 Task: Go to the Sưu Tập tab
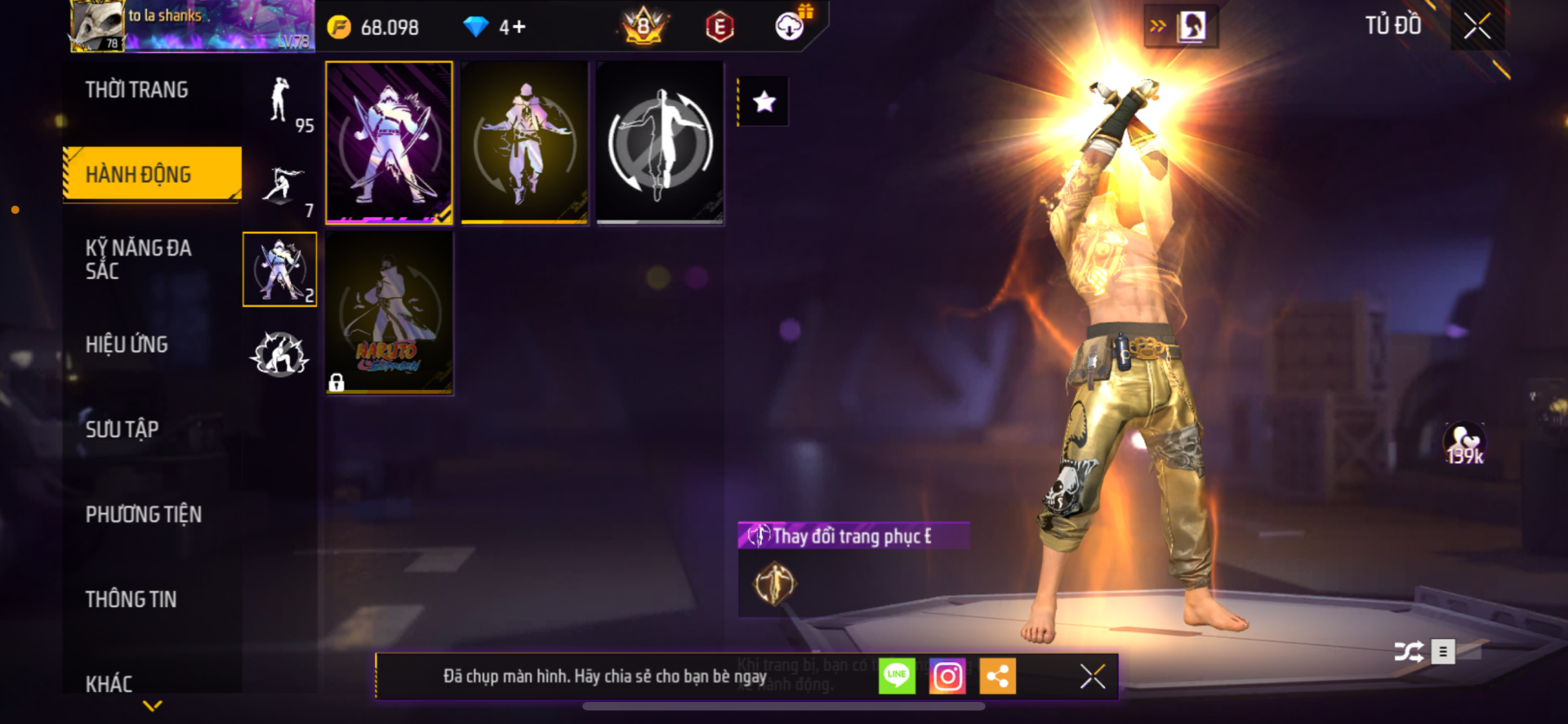(x=122, y=429)
